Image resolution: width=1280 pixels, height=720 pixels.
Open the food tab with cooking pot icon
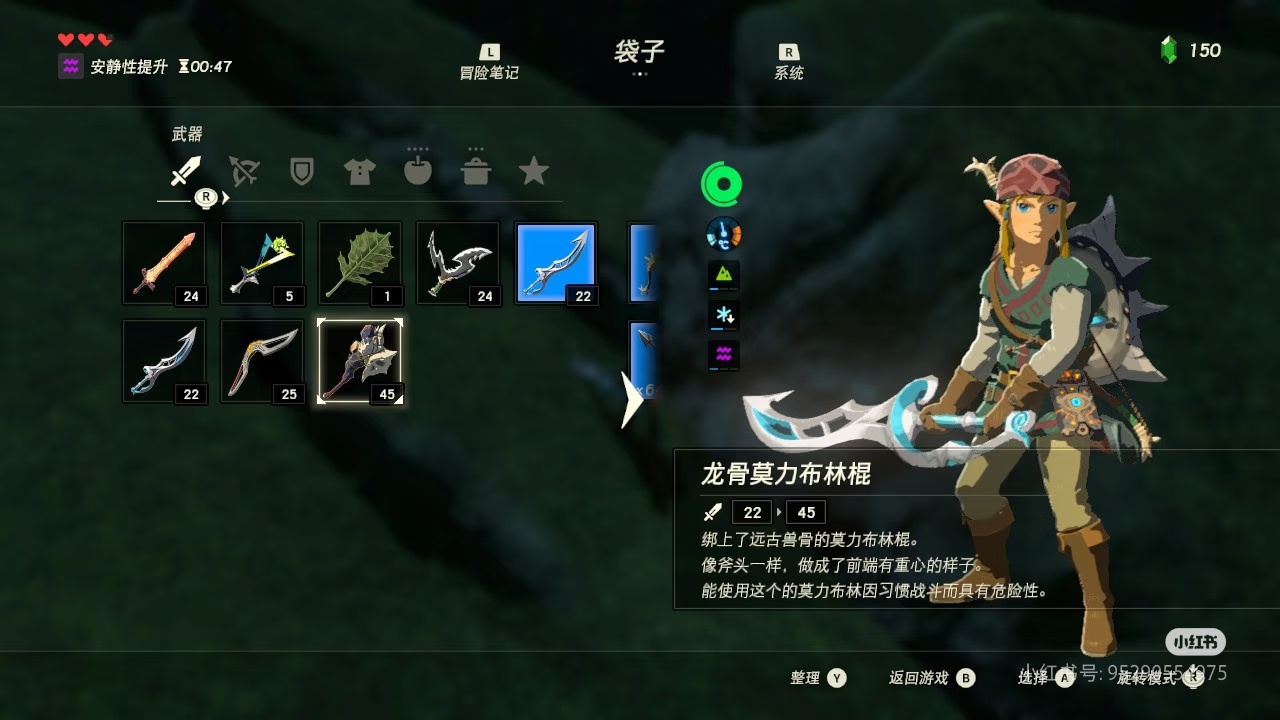tap(476, 171)
